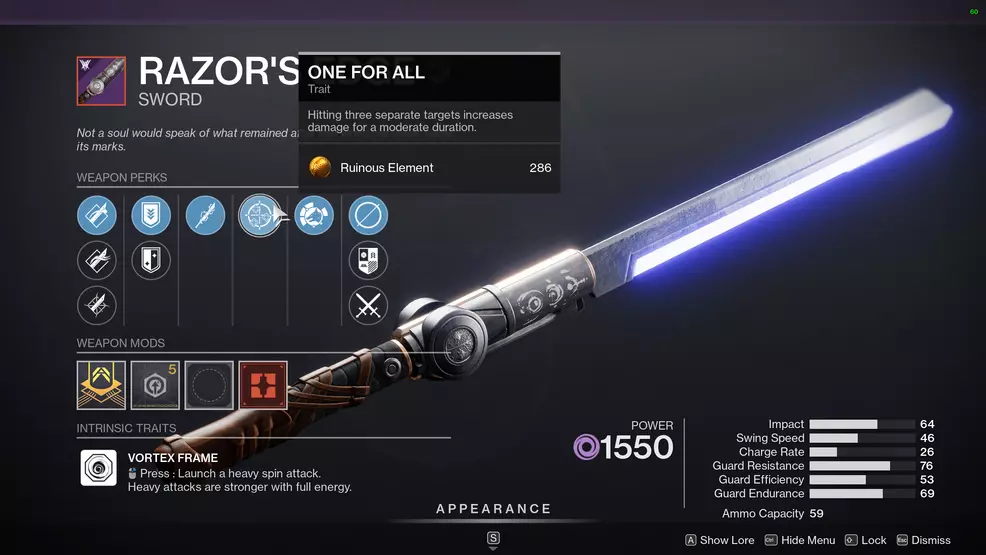Open the empty dashed-circle mod slot

(209, 385)
